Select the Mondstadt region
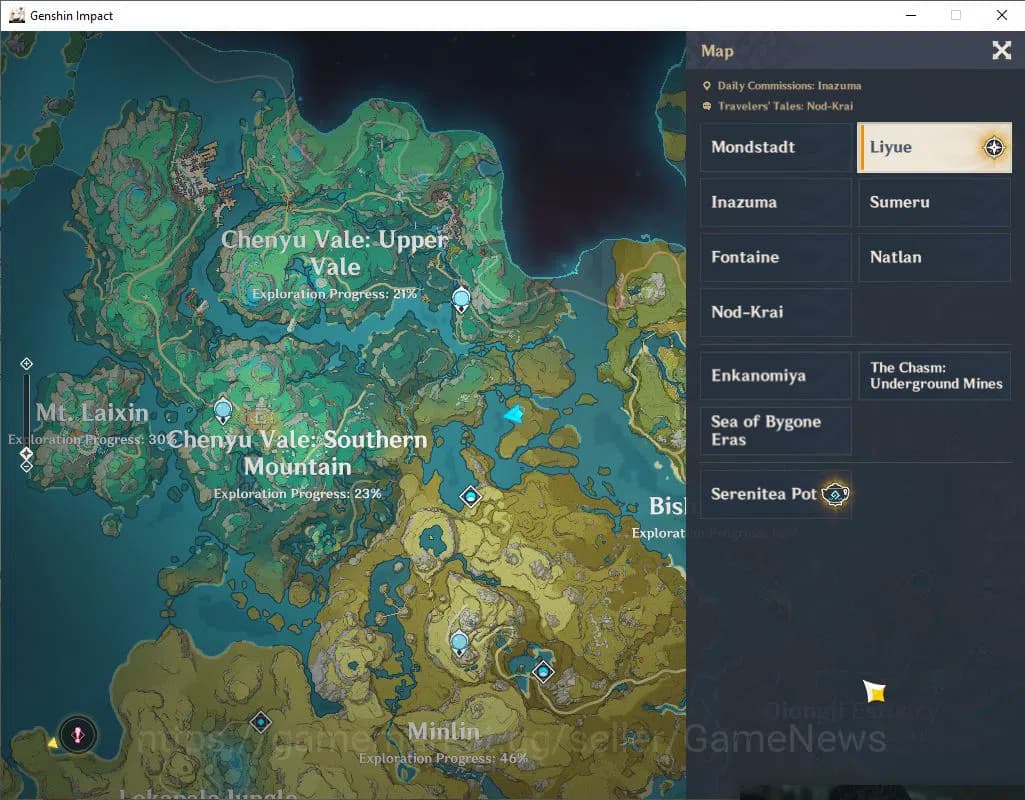The width and height of the screenshot is (1025, 800). point(775,147)
